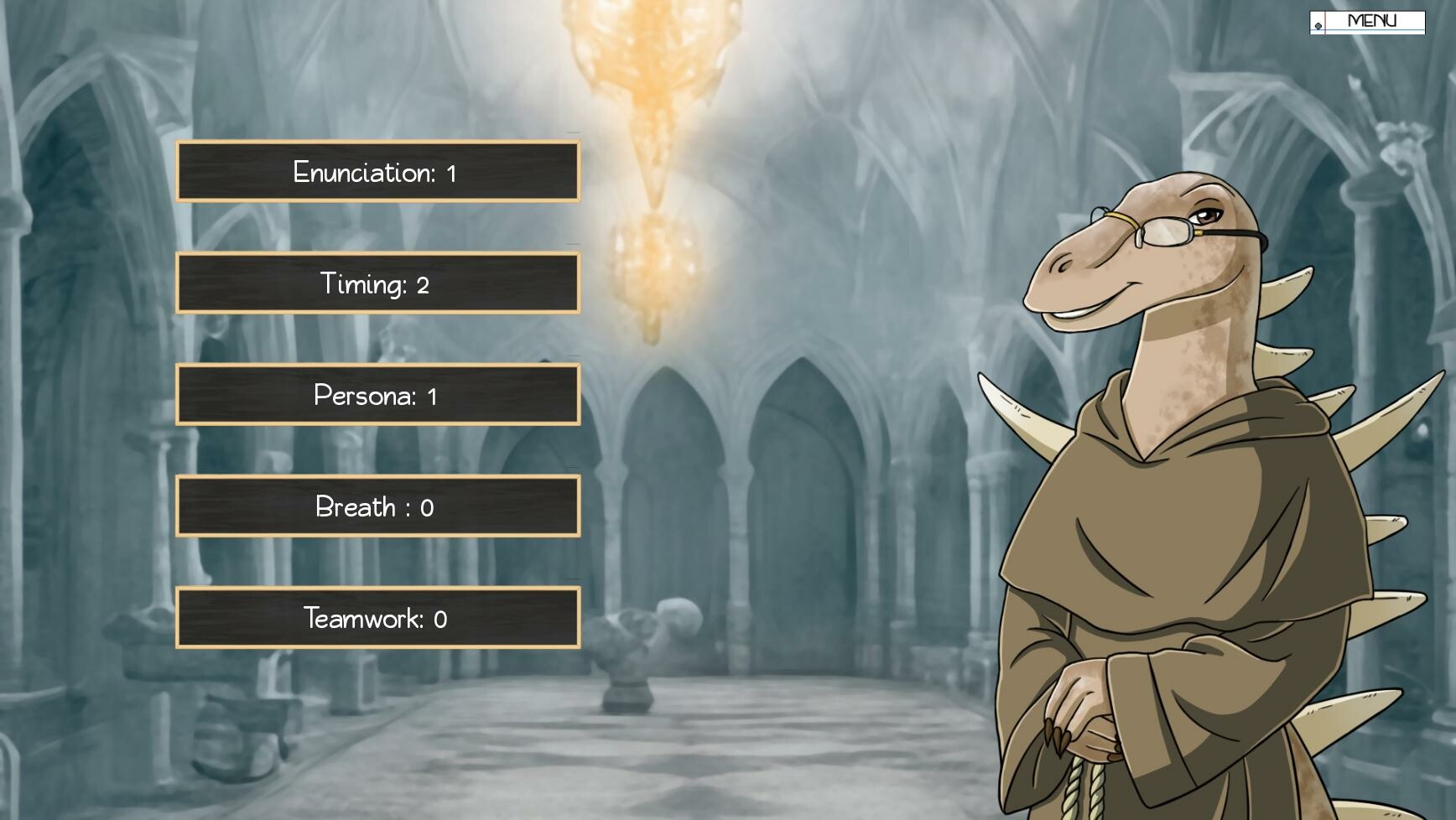The image size is (1456, 820).
Task: Select the Teamwork: 0 stat panel
Action: 377,619
